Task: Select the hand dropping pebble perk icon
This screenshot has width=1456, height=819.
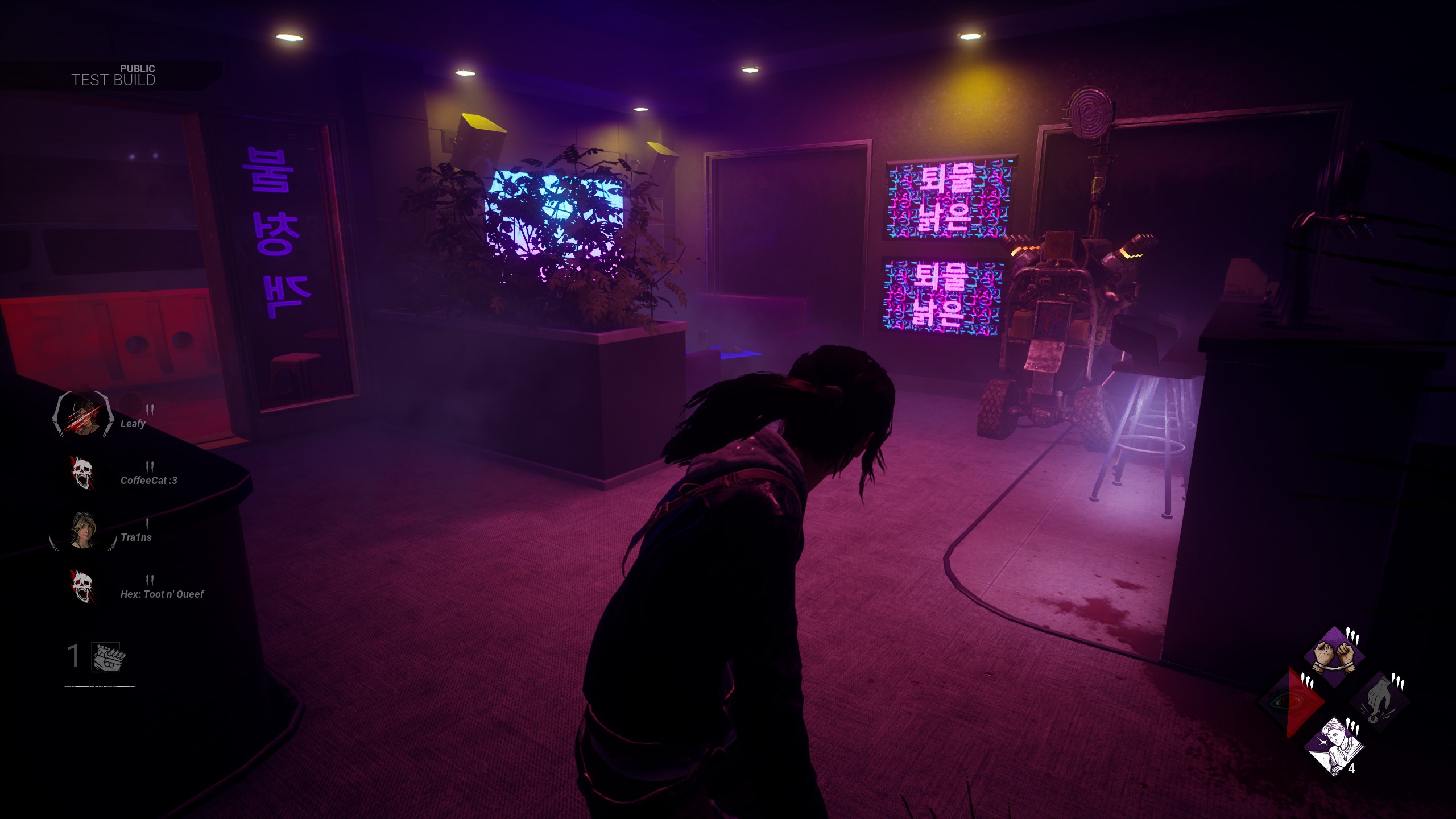Action: (1378, 702)
